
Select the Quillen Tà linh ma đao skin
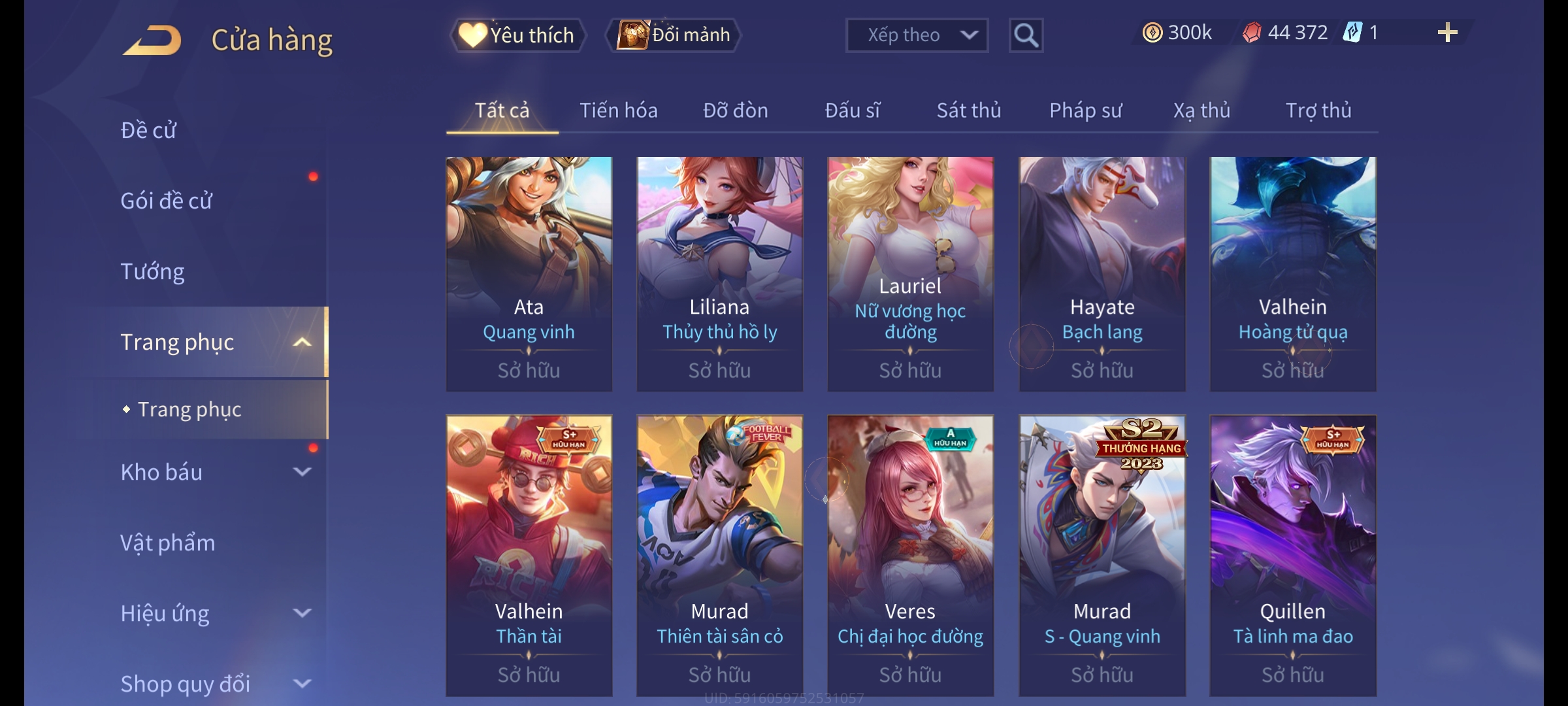tap(1292, 554)
